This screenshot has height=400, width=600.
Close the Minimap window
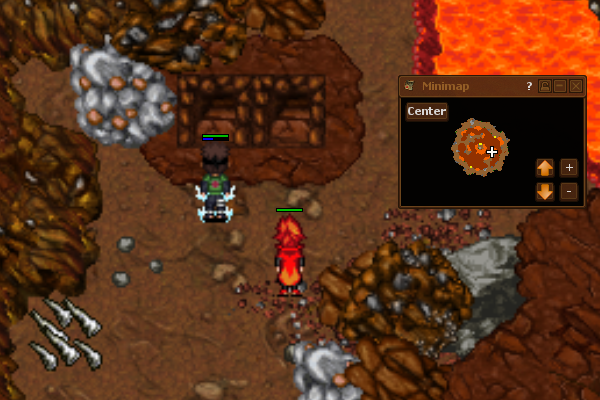[576, 87]
